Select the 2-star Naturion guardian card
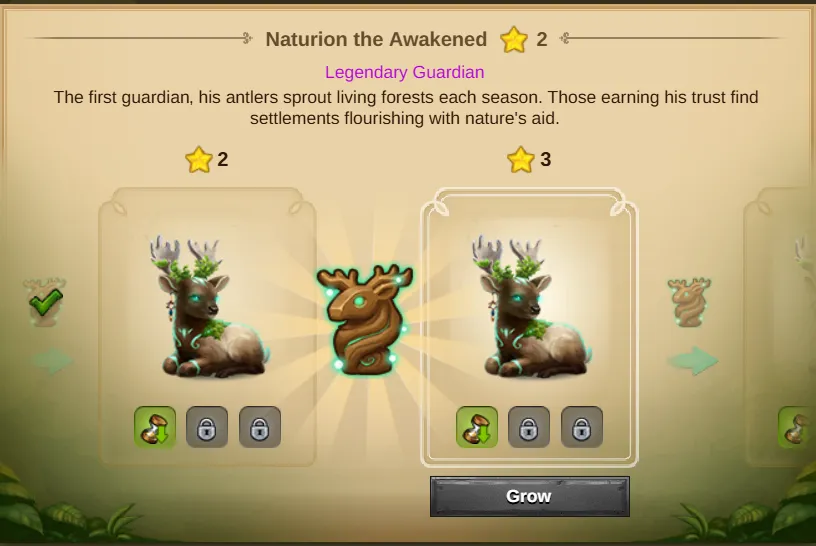This screenshot has width=816, height=546. [207, 310]
